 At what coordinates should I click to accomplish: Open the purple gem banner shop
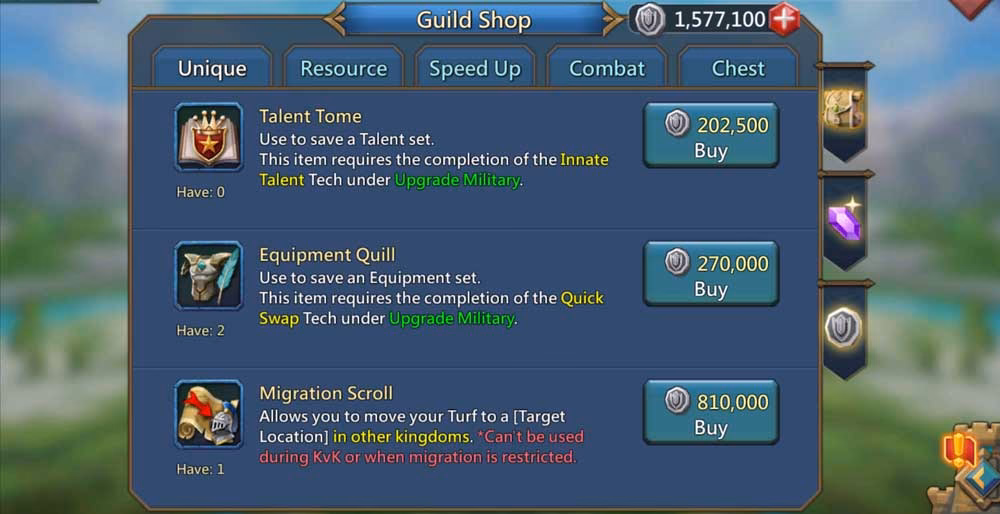click(x=845, y=220)
